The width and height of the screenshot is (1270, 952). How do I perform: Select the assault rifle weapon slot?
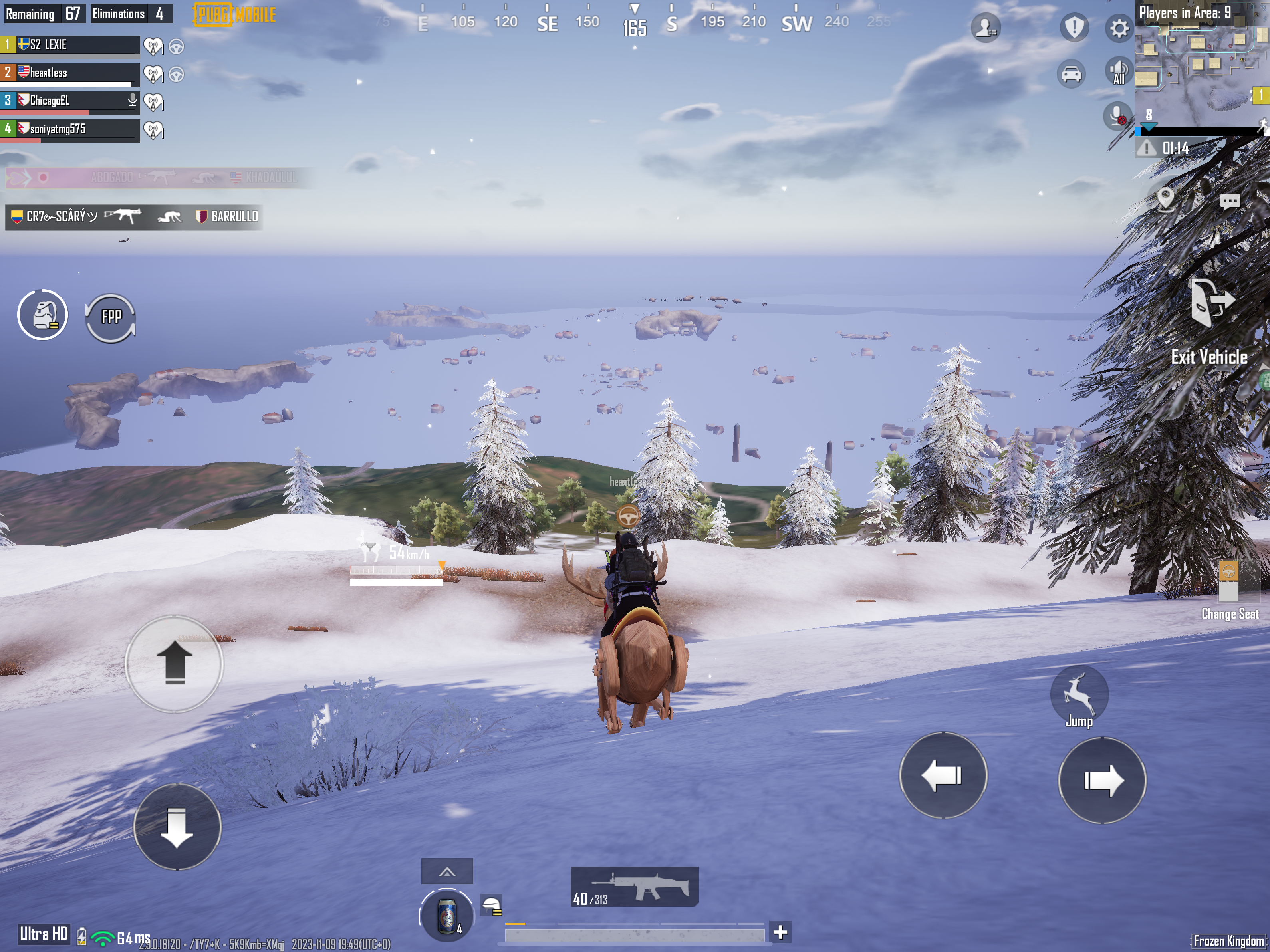point(635,887)
